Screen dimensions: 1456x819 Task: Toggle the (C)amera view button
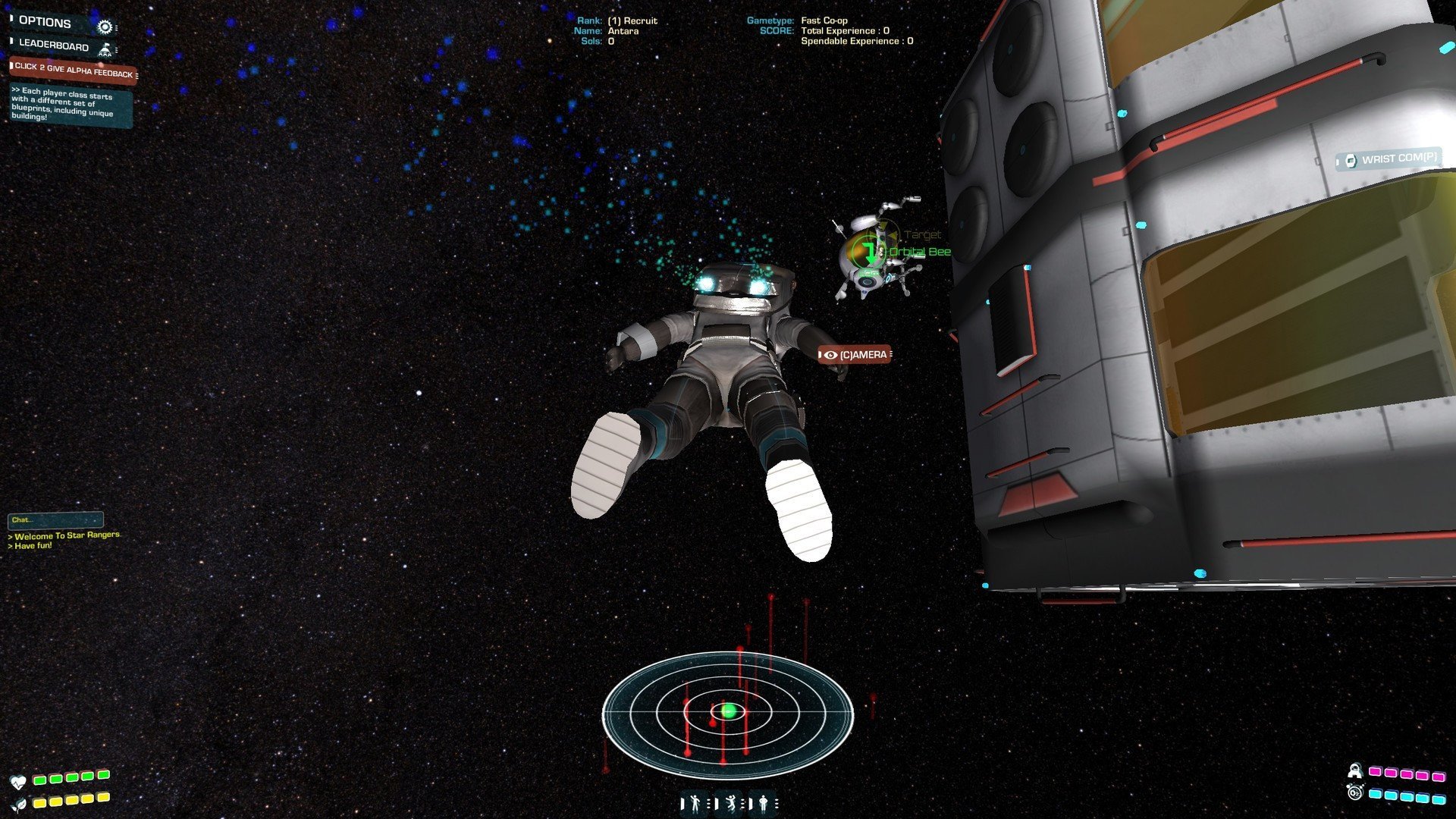pos(855,355)
